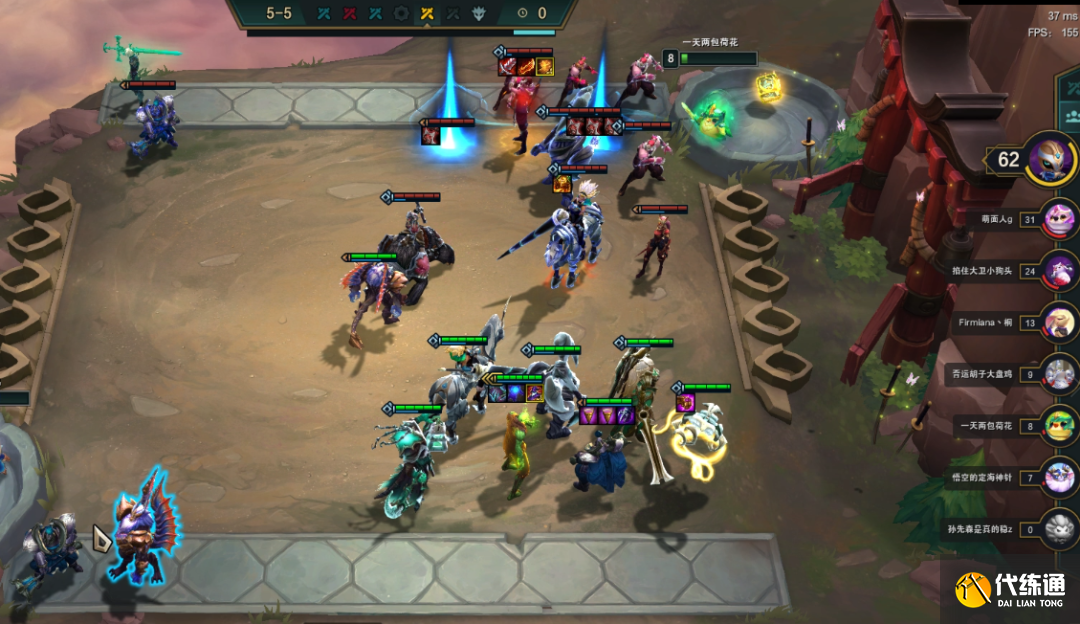
Task: Select the monster head round icon
Action: pos(479,13)
